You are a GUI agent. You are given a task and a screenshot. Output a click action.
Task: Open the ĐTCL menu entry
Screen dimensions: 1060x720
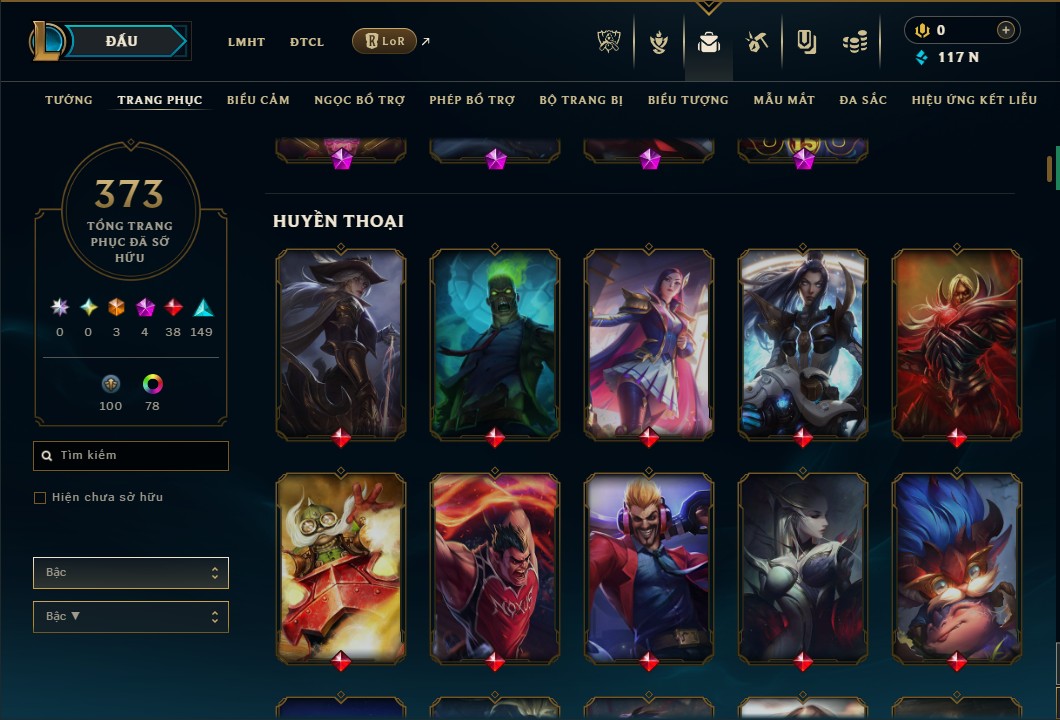click(307, 42)
